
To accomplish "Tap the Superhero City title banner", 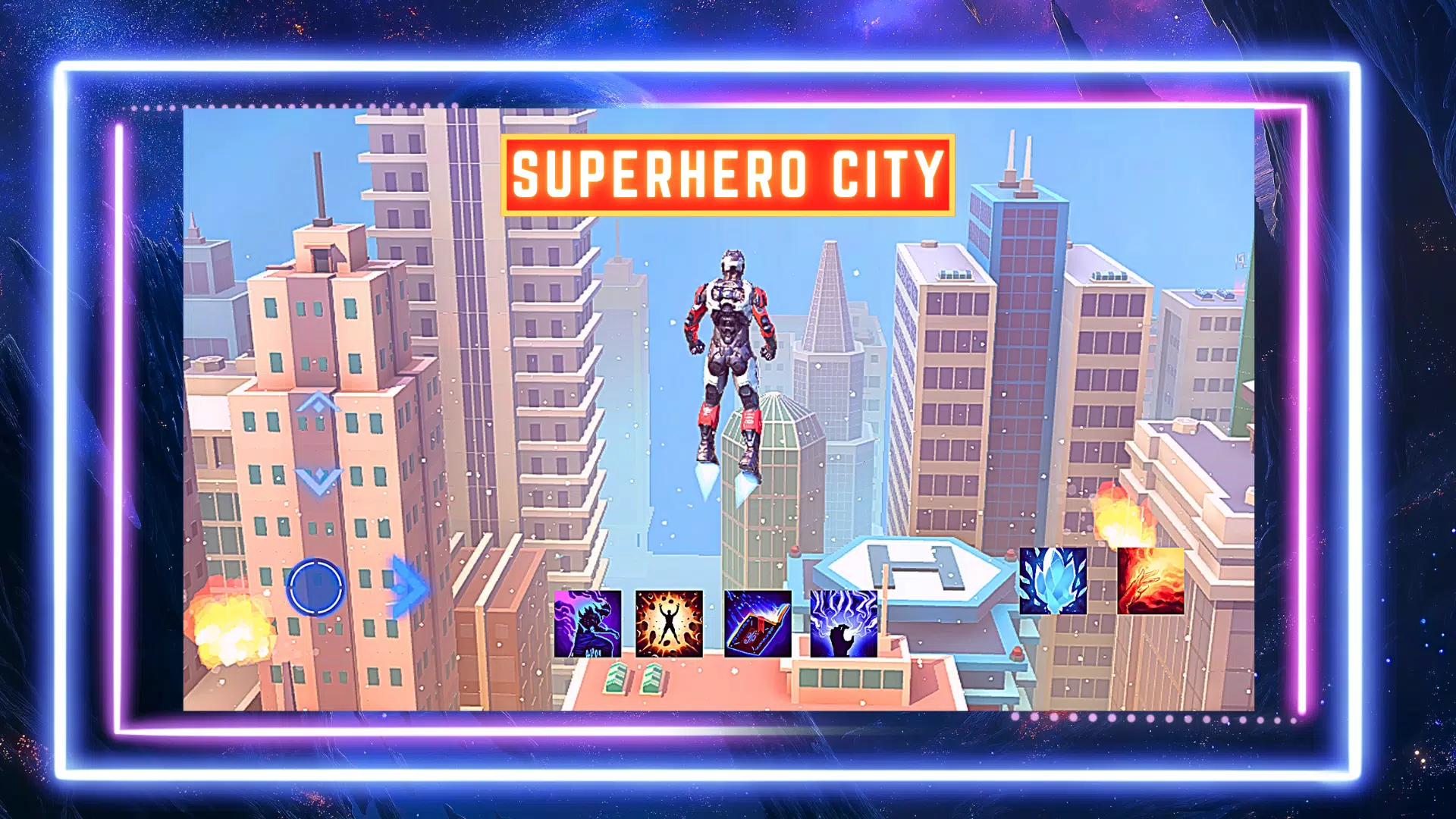I will (x=726, y=174).
